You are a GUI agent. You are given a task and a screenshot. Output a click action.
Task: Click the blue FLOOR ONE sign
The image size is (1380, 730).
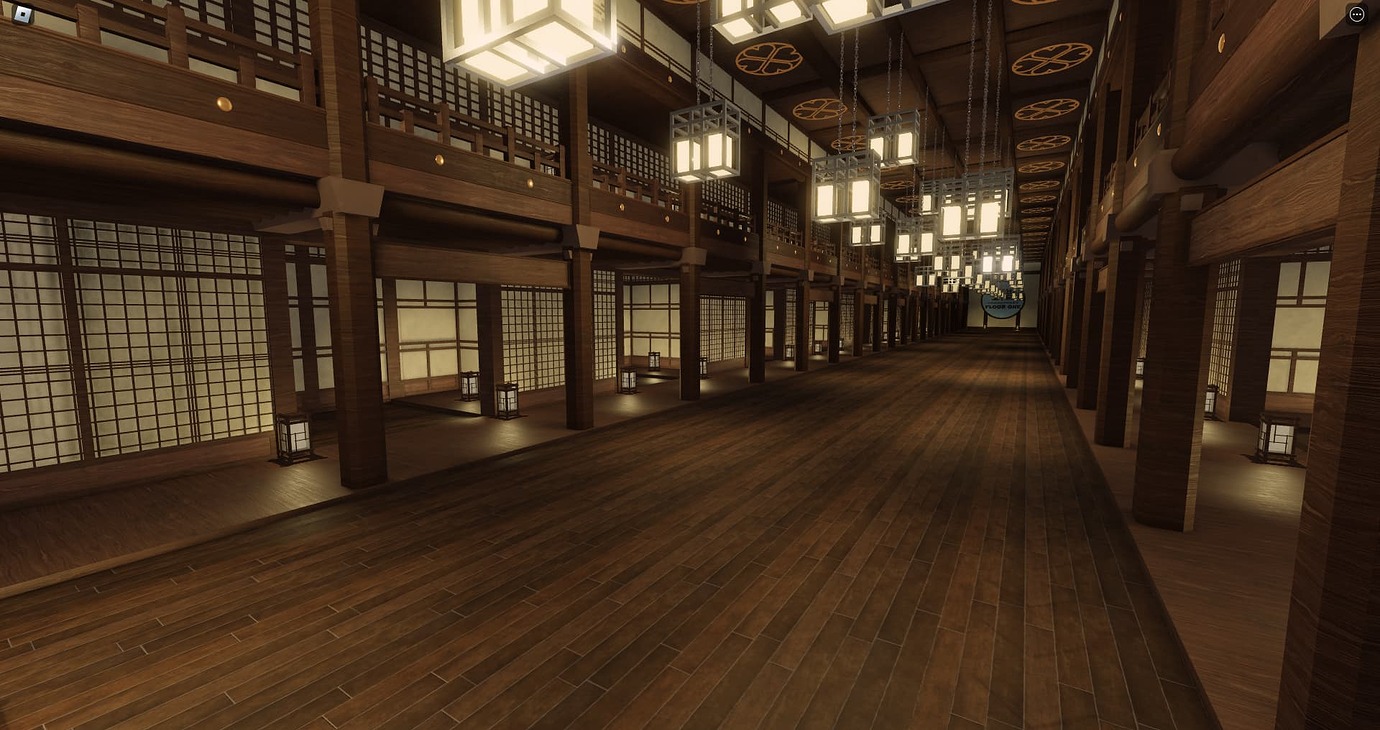(x=1003, y=305)
